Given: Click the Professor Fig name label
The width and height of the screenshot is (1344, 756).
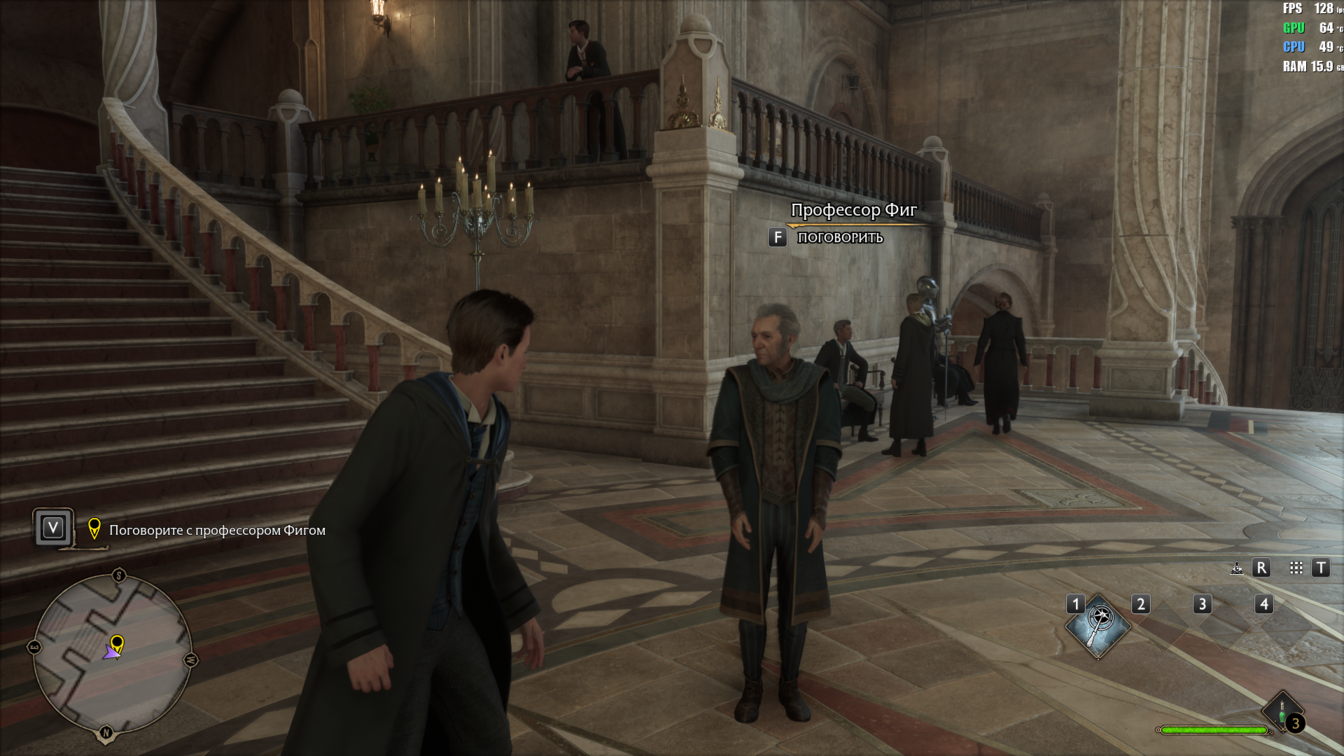Looking at the screenshot, I should [853, 210].
